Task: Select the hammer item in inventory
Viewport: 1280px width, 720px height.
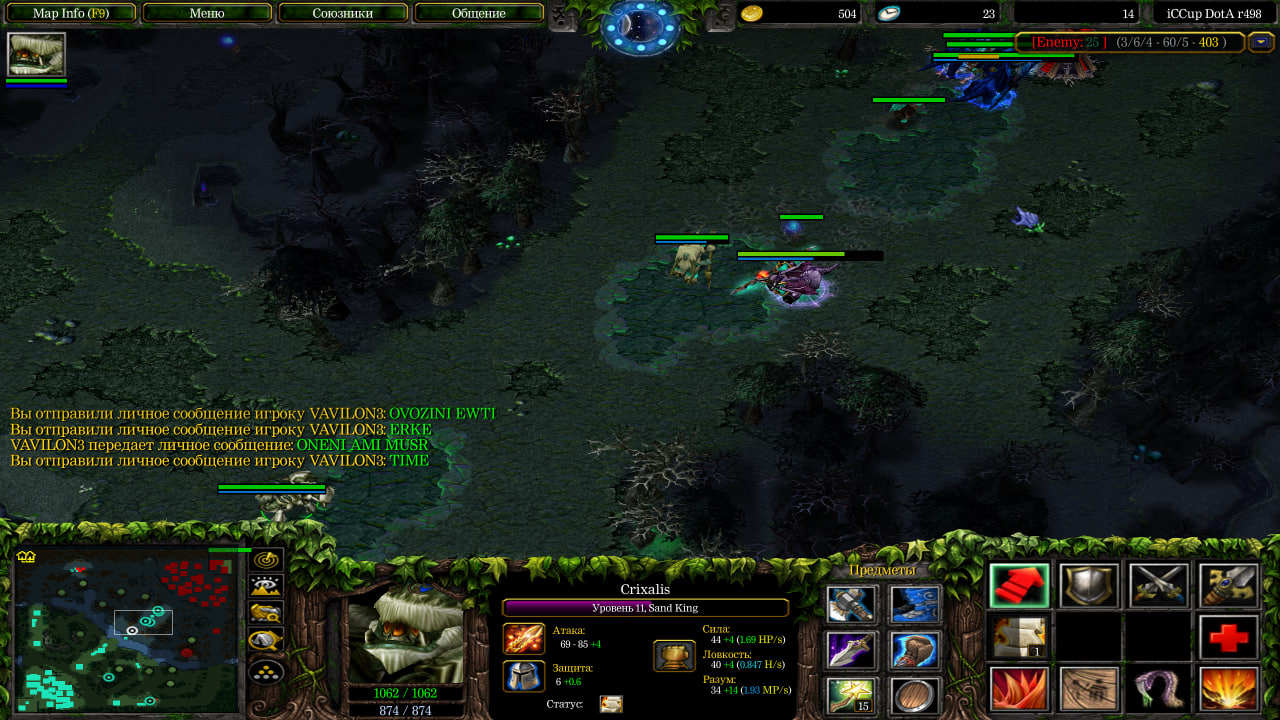Action: 851,604
